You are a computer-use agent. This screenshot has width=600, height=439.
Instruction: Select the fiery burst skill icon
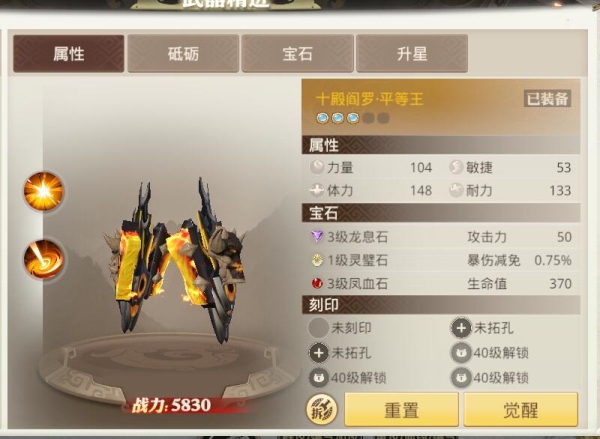tap(44, 191)
